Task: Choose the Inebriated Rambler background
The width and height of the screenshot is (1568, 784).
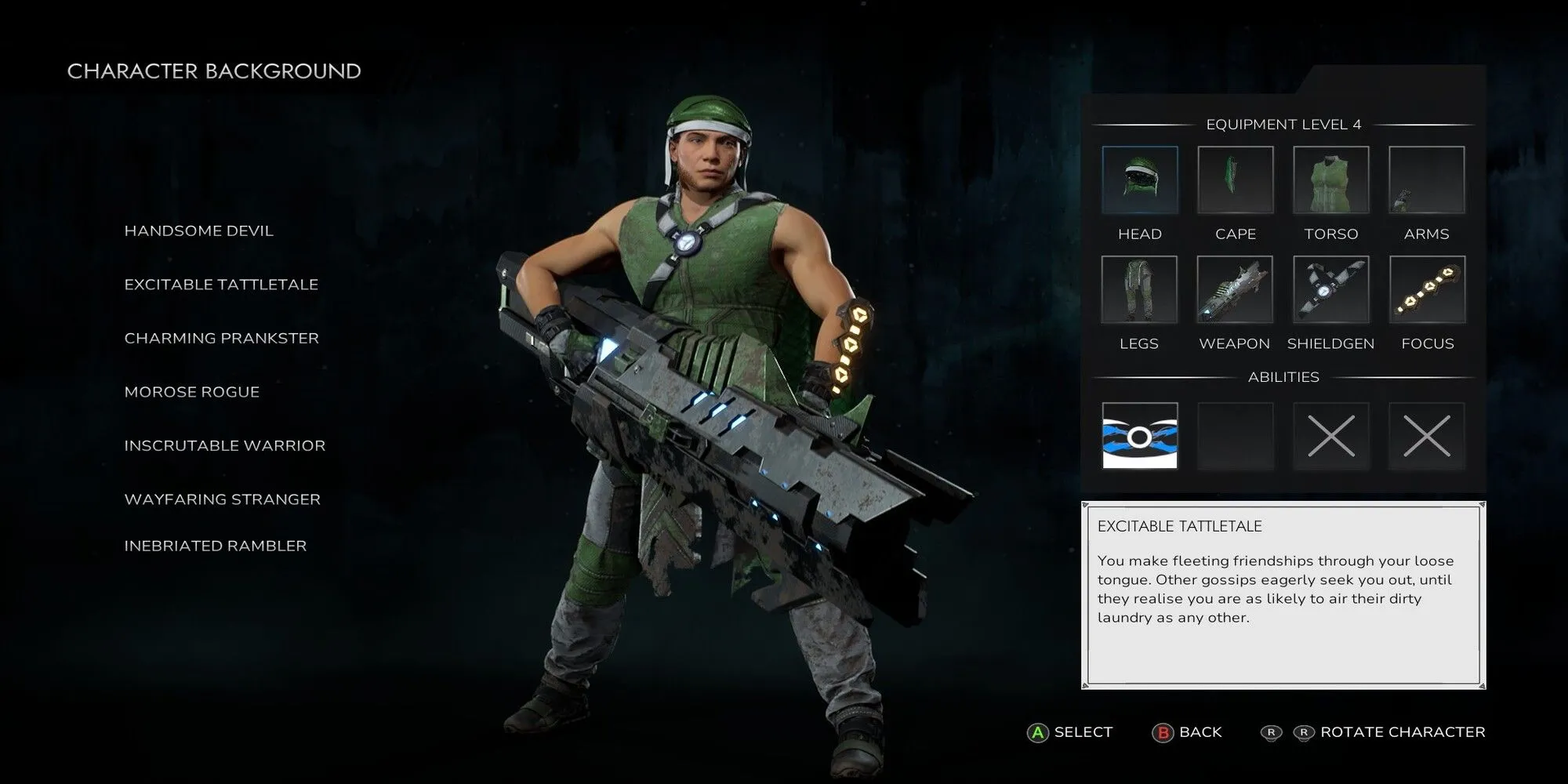Action: coord(215,546)
